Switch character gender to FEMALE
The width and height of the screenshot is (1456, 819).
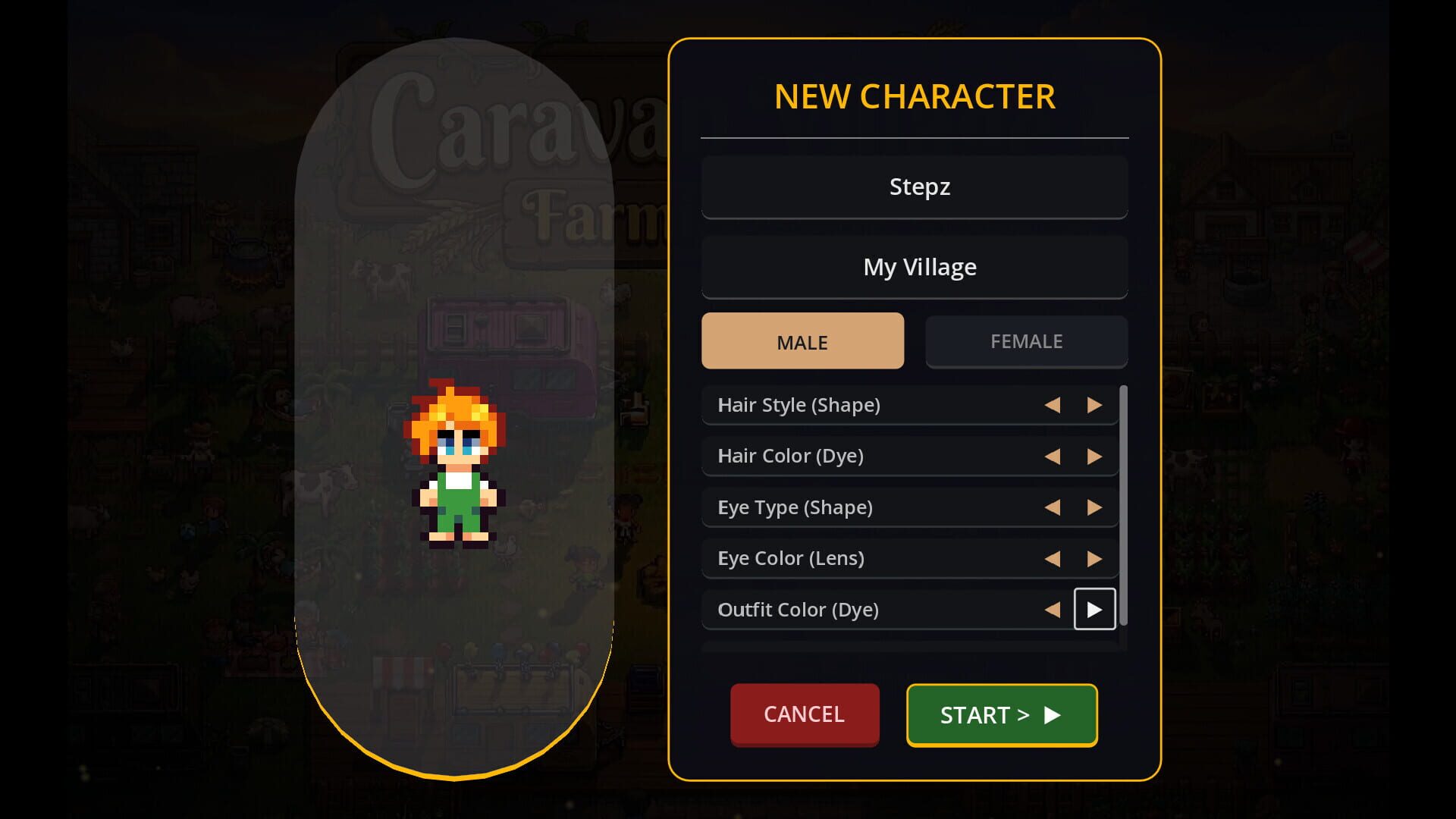coord(1026,341)
